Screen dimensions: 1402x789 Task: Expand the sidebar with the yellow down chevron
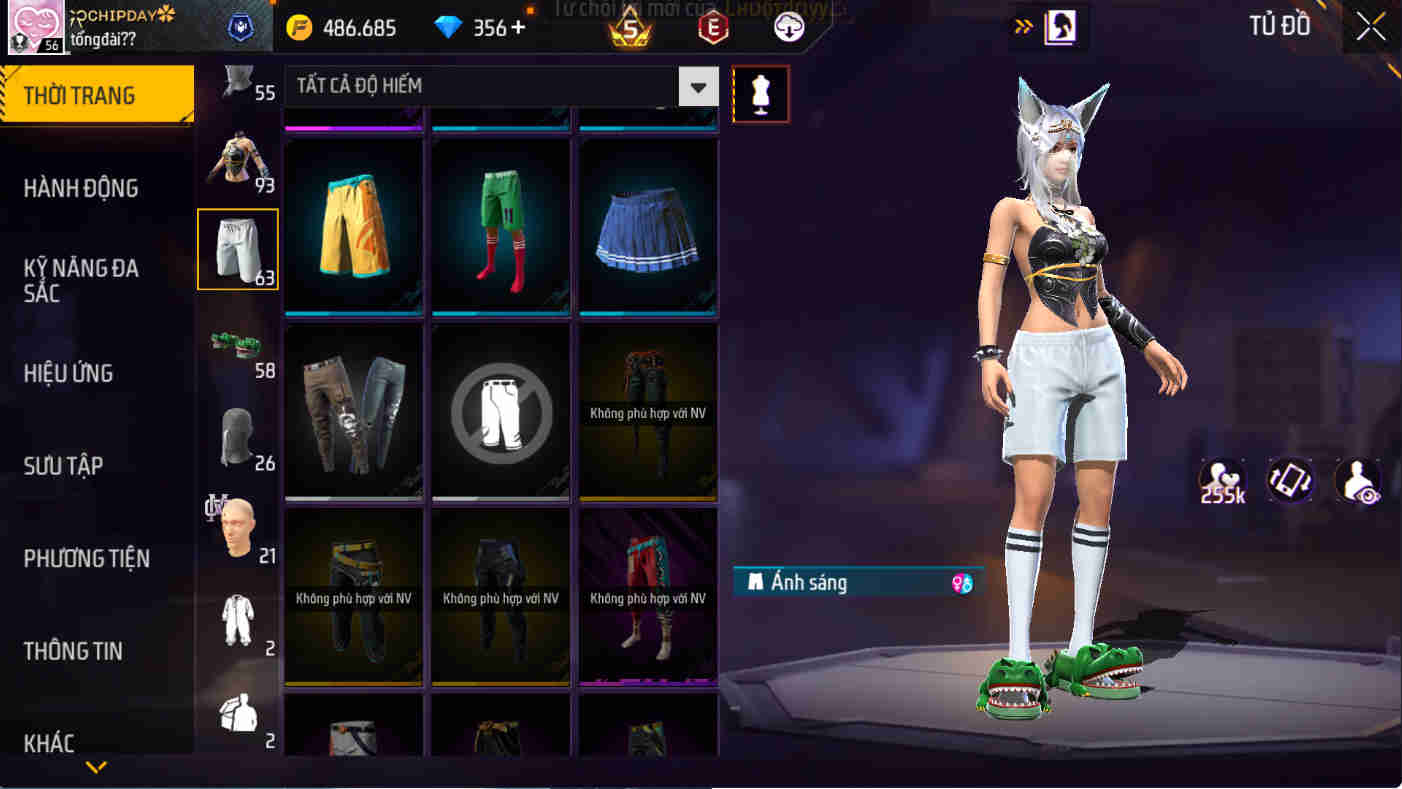point(96,770)
